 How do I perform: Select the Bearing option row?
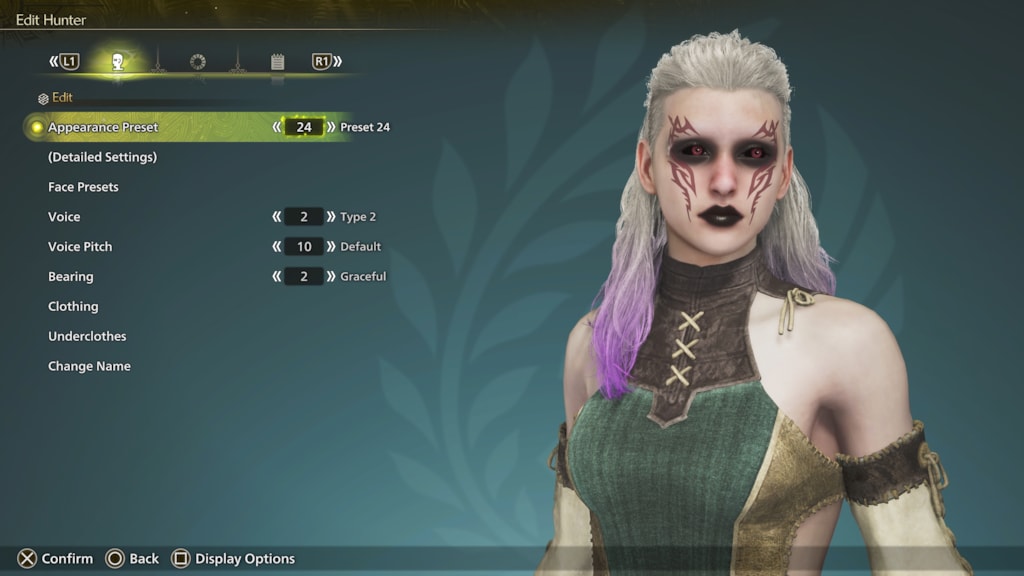click(70, 277)
